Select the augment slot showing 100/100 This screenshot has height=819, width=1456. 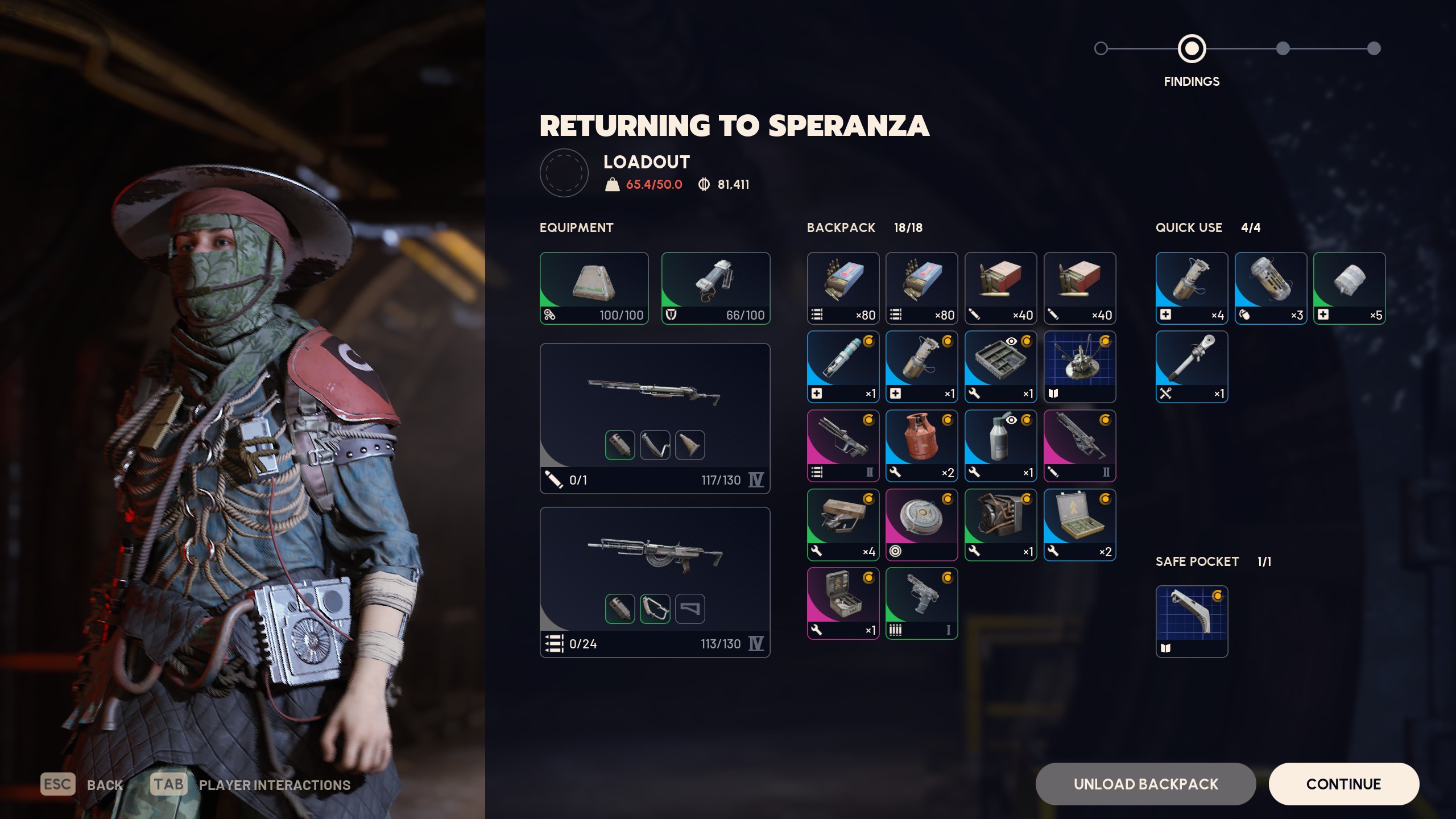pyautogui.click(x=594, y=288)
